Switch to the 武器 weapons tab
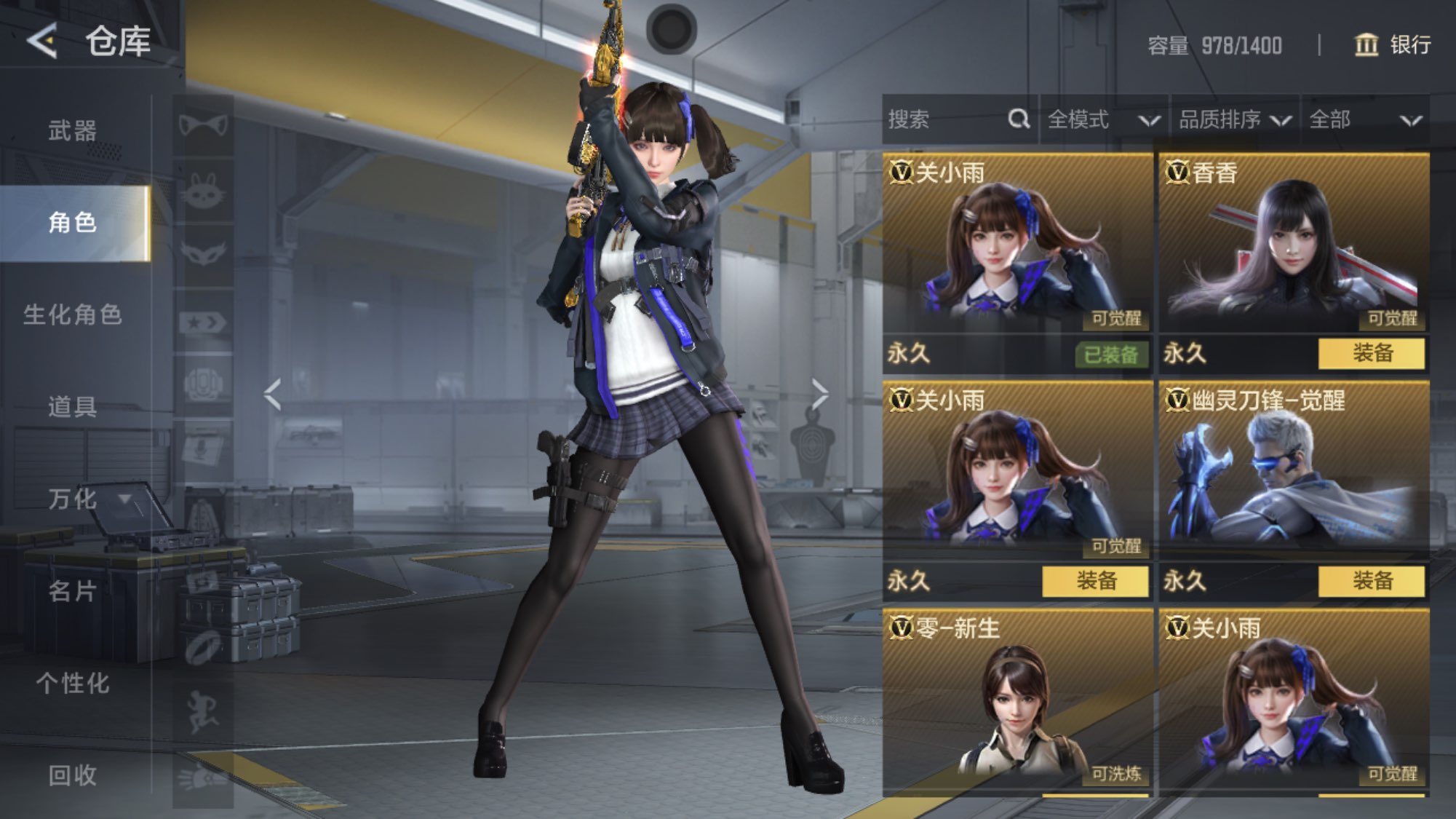 pyautogui.click(x=73, y=131)
